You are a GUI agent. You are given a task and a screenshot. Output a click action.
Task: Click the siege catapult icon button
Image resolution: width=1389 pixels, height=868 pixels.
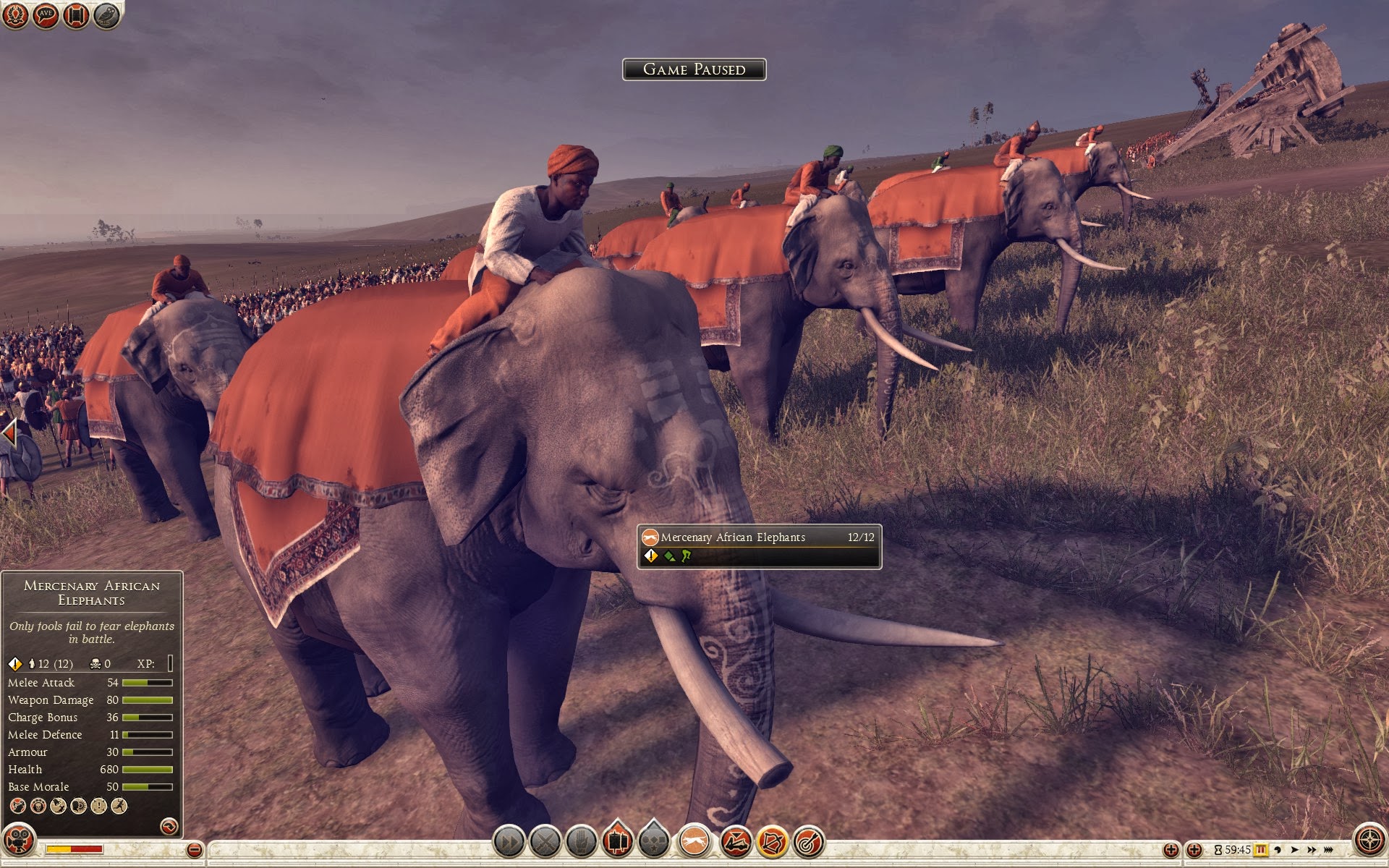(735, 841)
